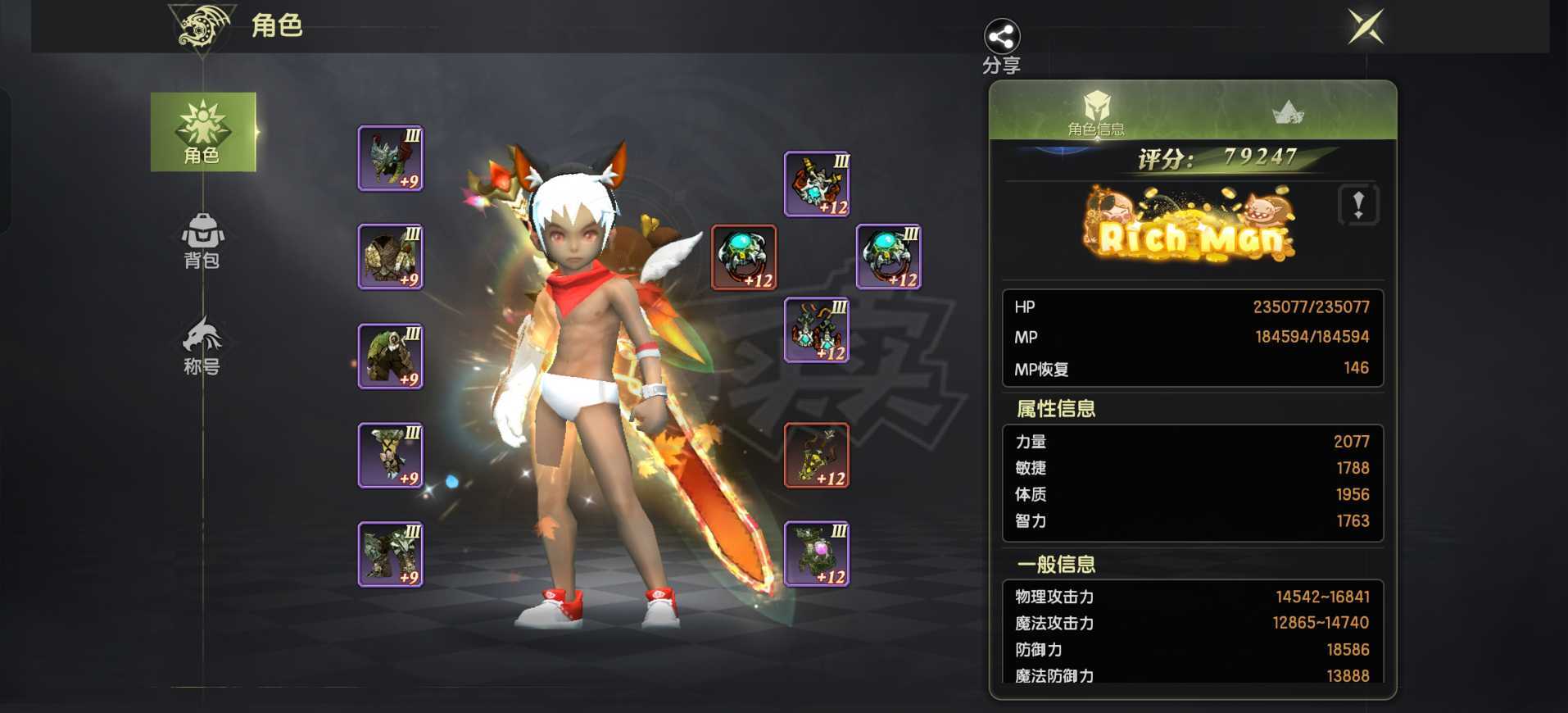Screen dimensions: 1568x713
Task: Click the +9 chest armor equipment slot
Action: tap(390, 258)
